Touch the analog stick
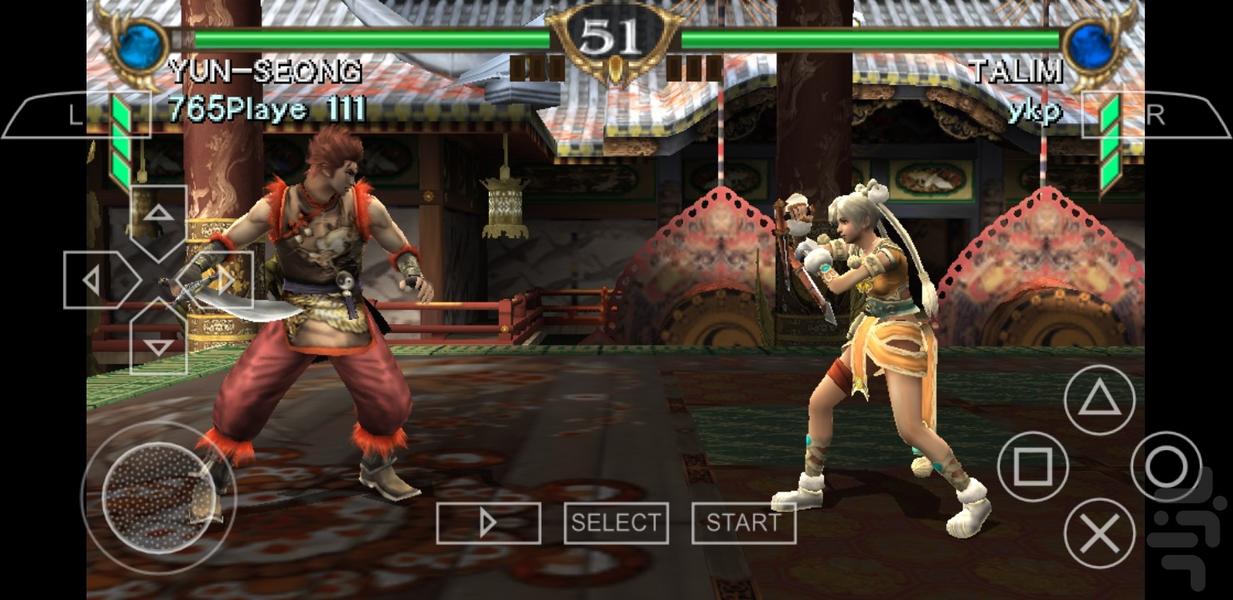 click(x=158, y=497)
